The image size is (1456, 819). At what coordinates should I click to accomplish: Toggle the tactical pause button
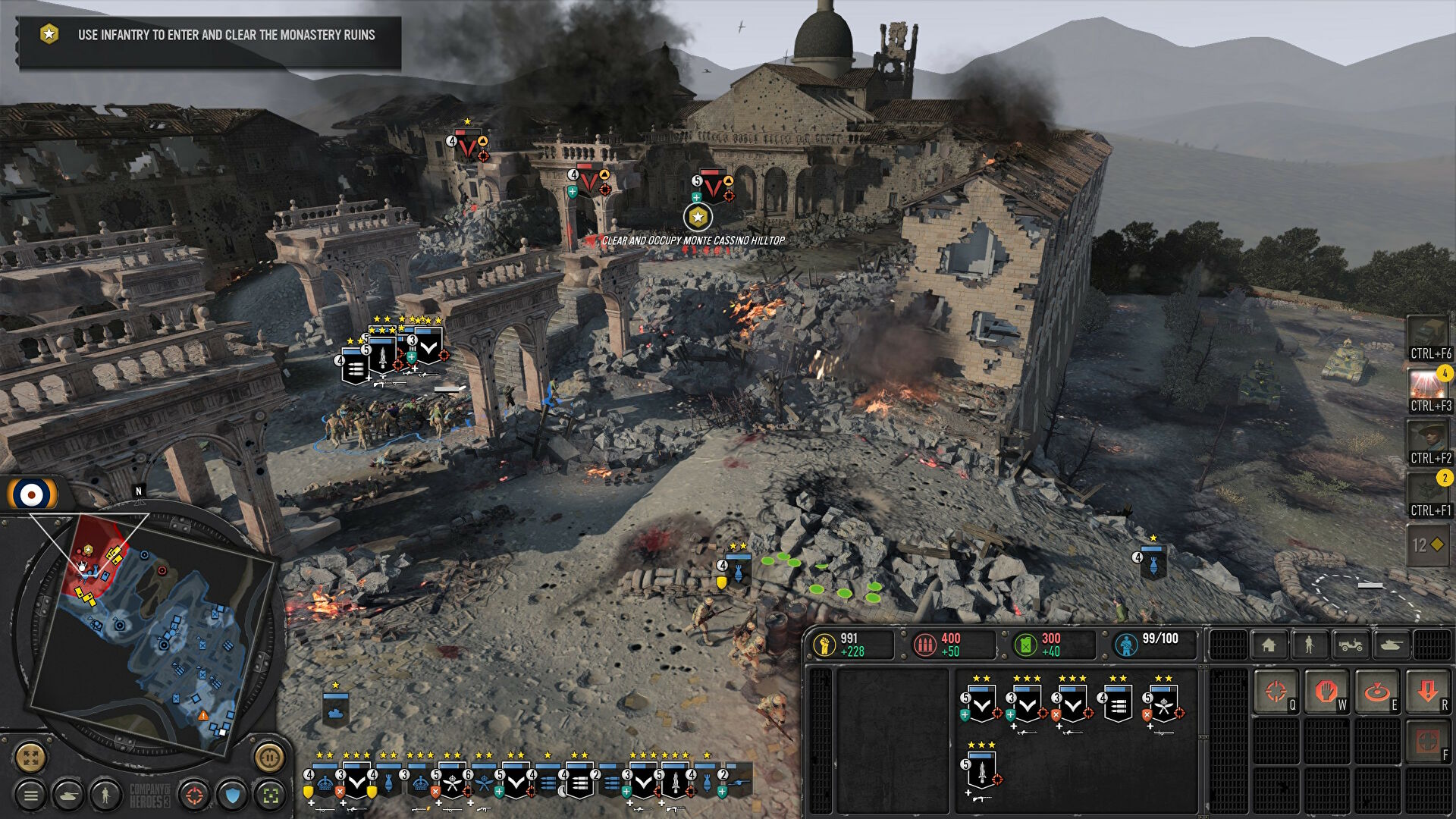[x=269, y=757]
